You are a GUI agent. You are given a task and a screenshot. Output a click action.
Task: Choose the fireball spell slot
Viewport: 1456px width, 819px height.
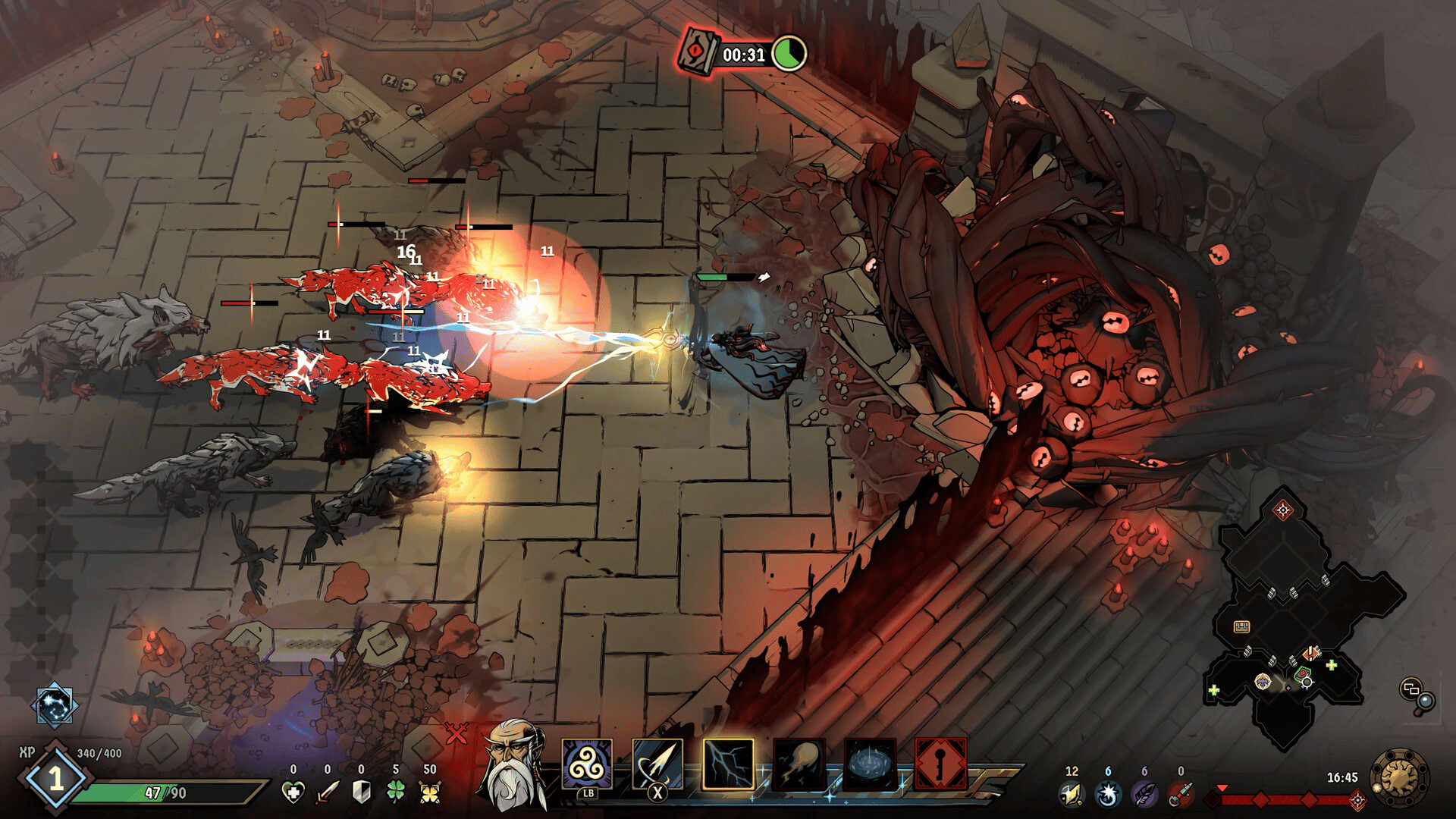pyautogui.click(x=799, y=764)
